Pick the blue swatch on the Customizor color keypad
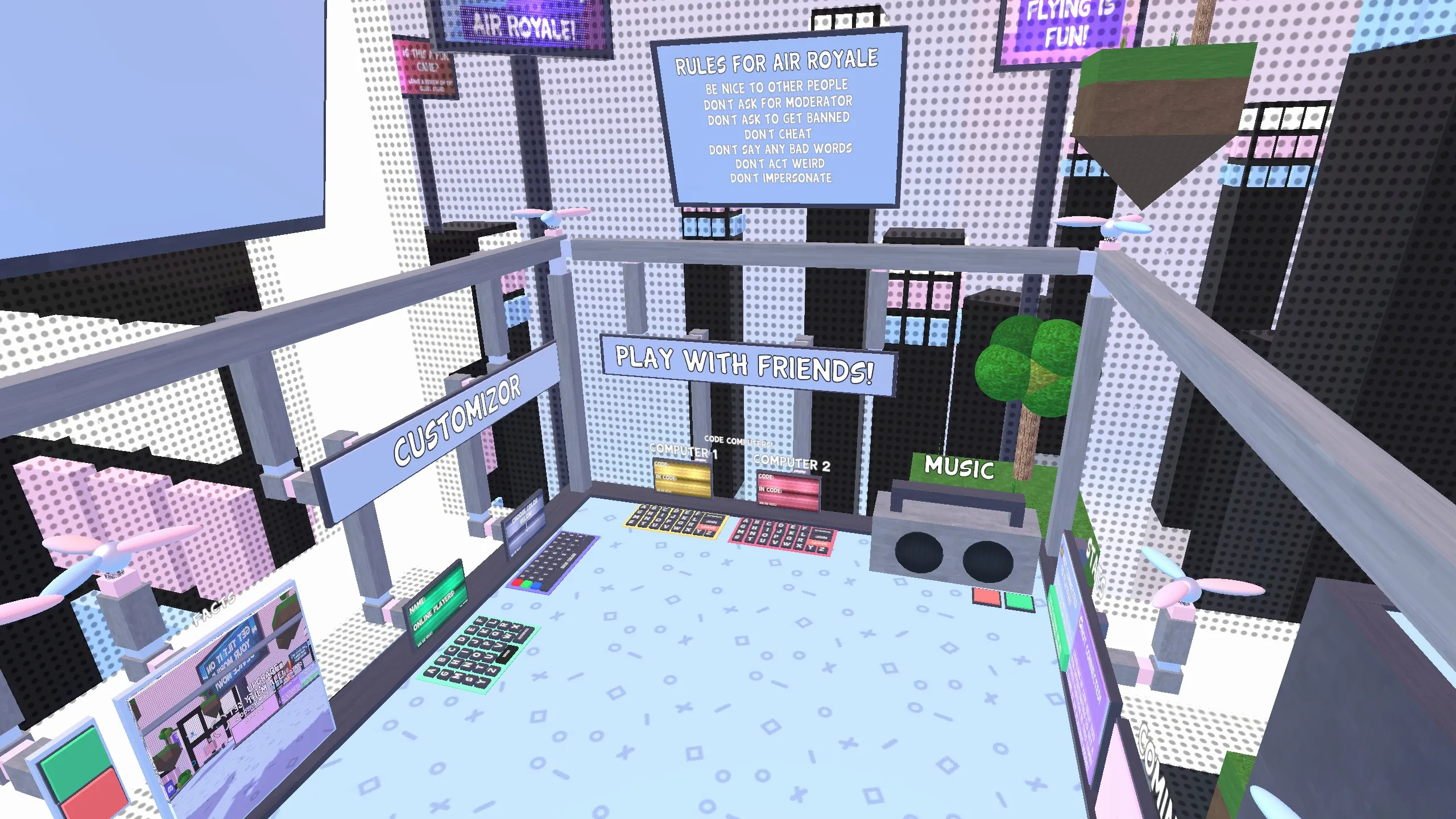Screen dimensions: 1456x819 537,586
